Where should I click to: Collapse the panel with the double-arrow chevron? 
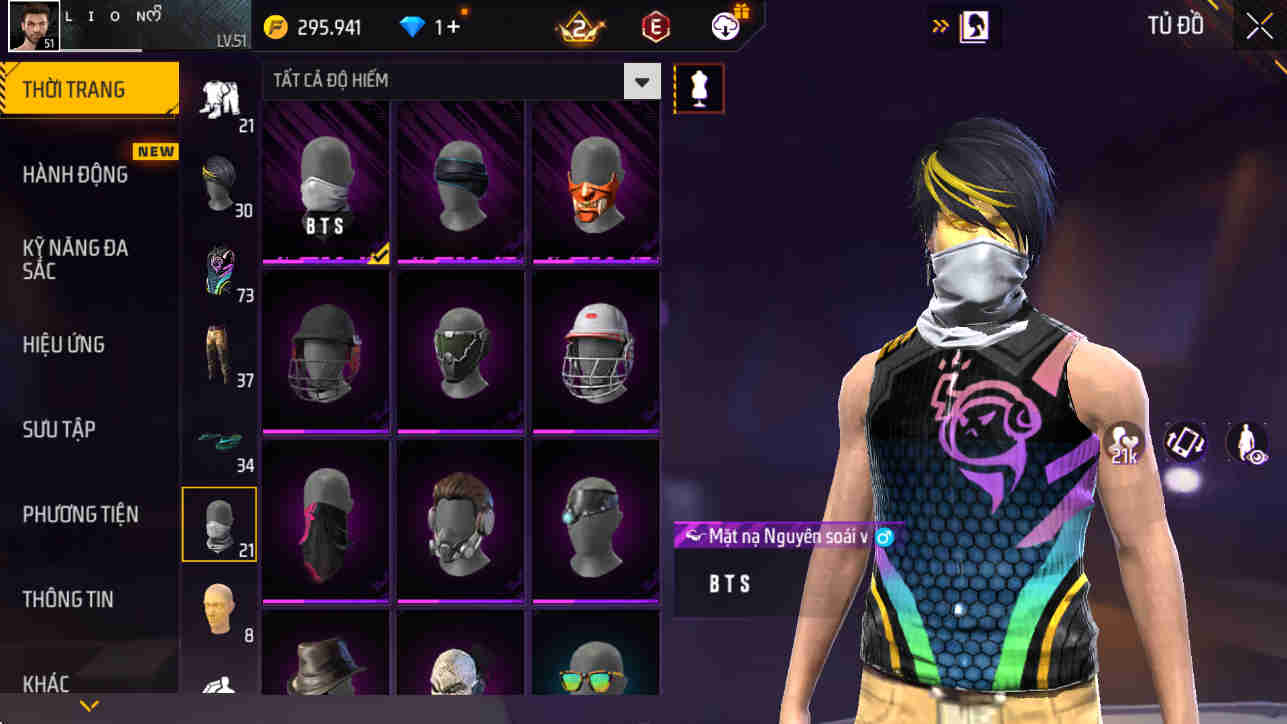pyautogui.click(x=941, y=25)
